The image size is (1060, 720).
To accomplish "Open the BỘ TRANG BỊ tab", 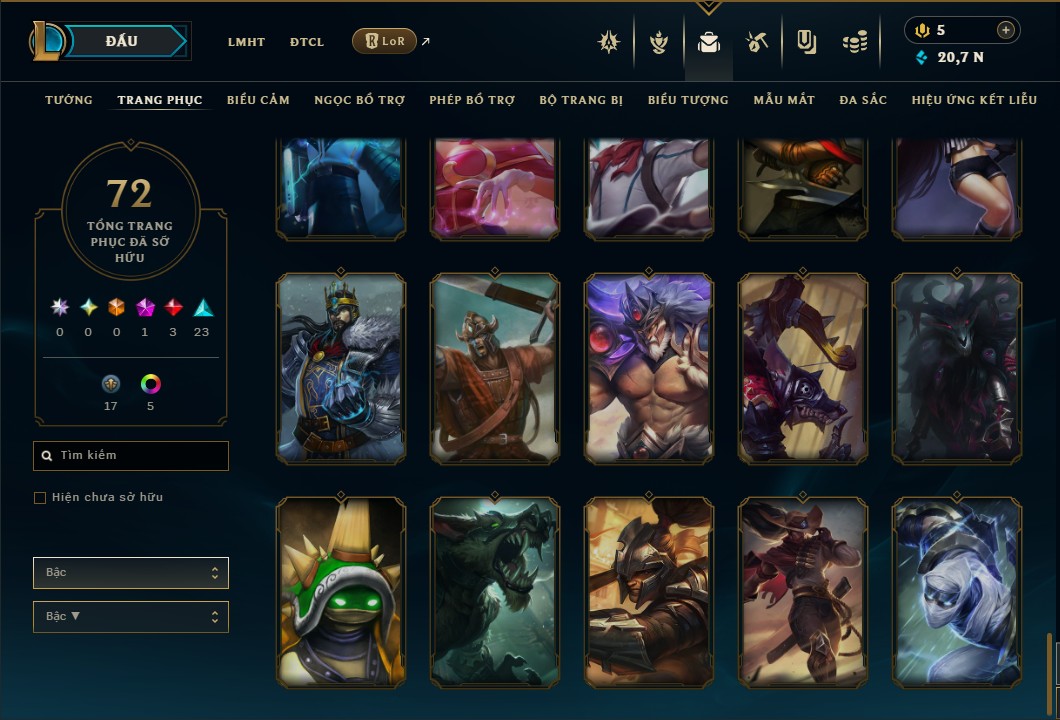I will tap(581, 100).
